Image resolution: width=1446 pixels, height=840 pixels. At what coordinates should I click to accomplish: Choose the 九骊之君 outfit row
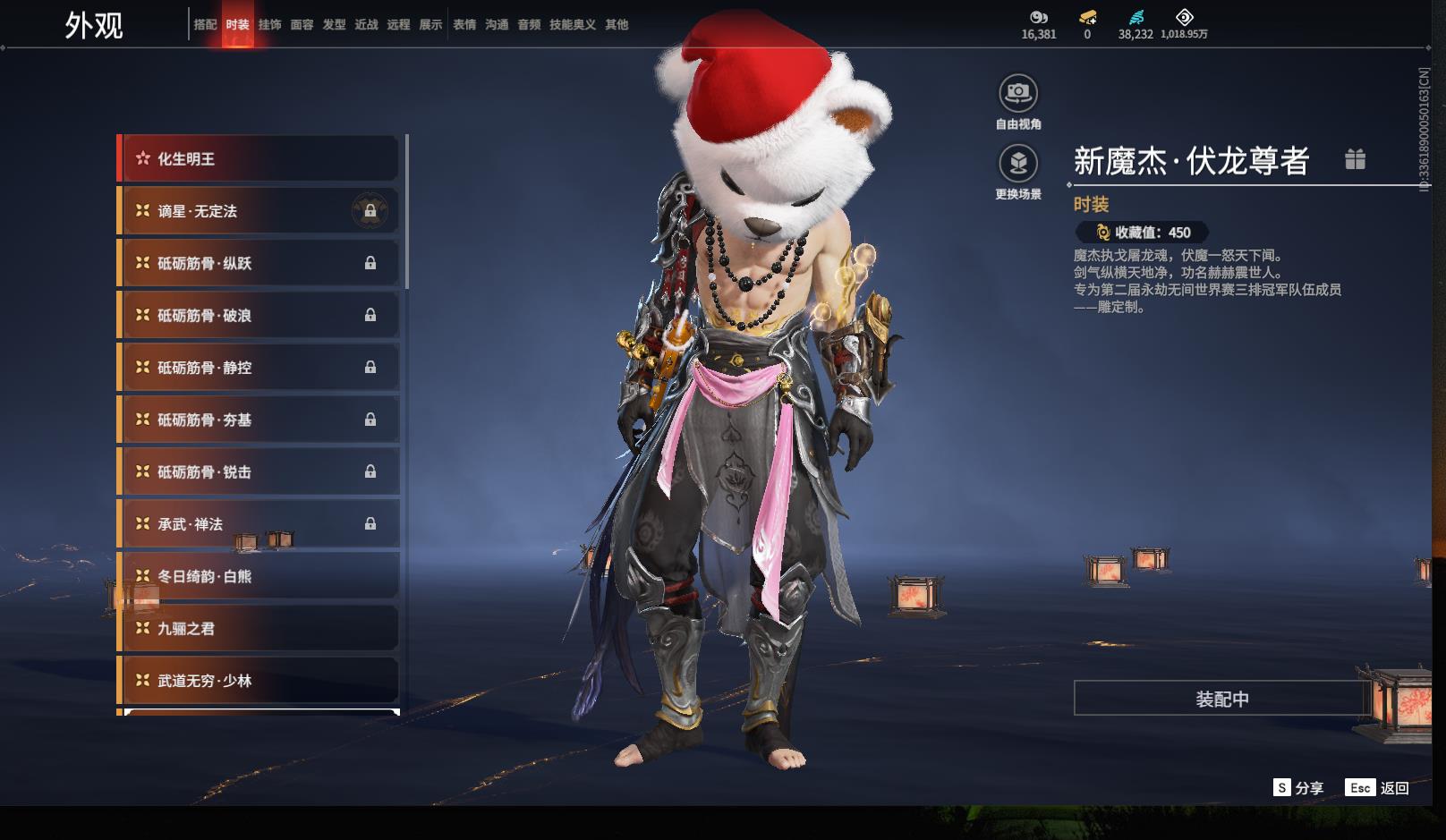pos(259,629)
